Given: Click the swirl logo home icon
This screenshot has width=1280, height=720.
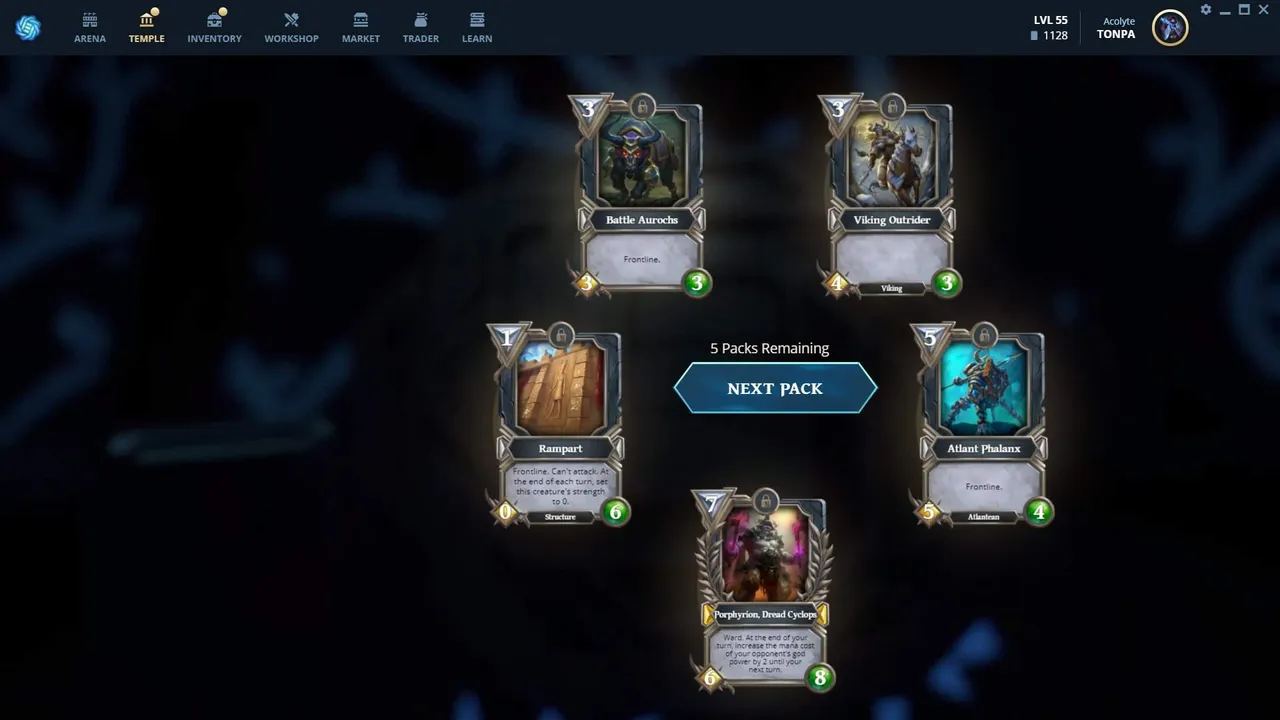Looking at the screenshot, I should [x=28, y=28].
